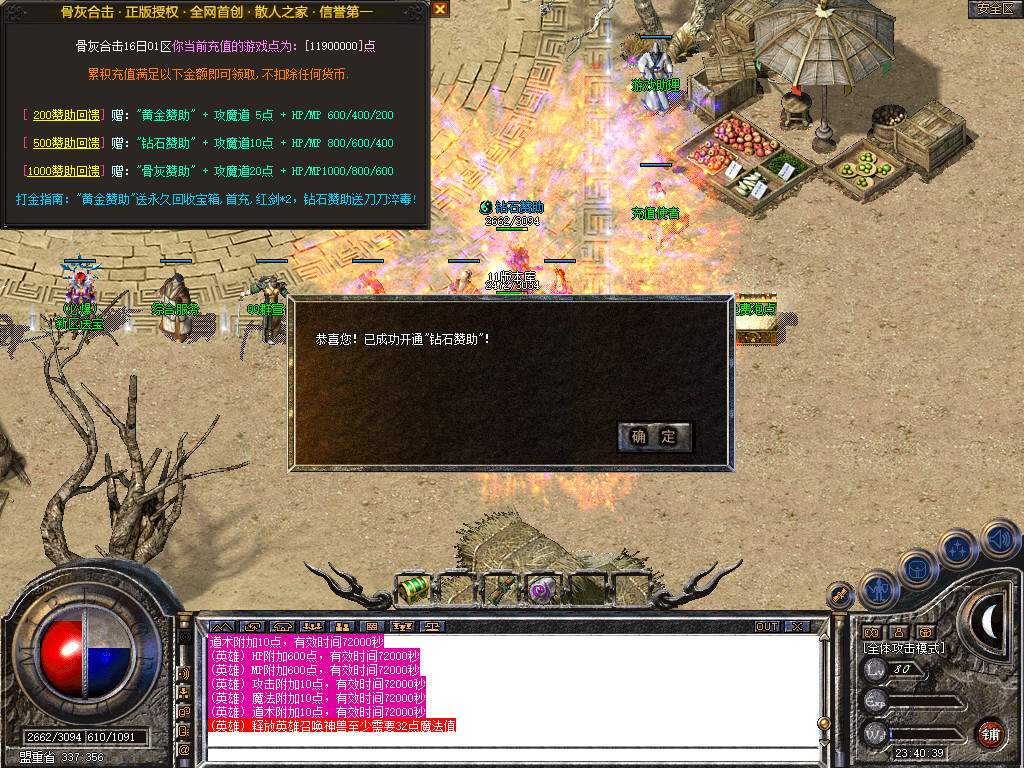1024x768 pixels.
Task: Open the skills sparkle round button
Action: point(958,548)
